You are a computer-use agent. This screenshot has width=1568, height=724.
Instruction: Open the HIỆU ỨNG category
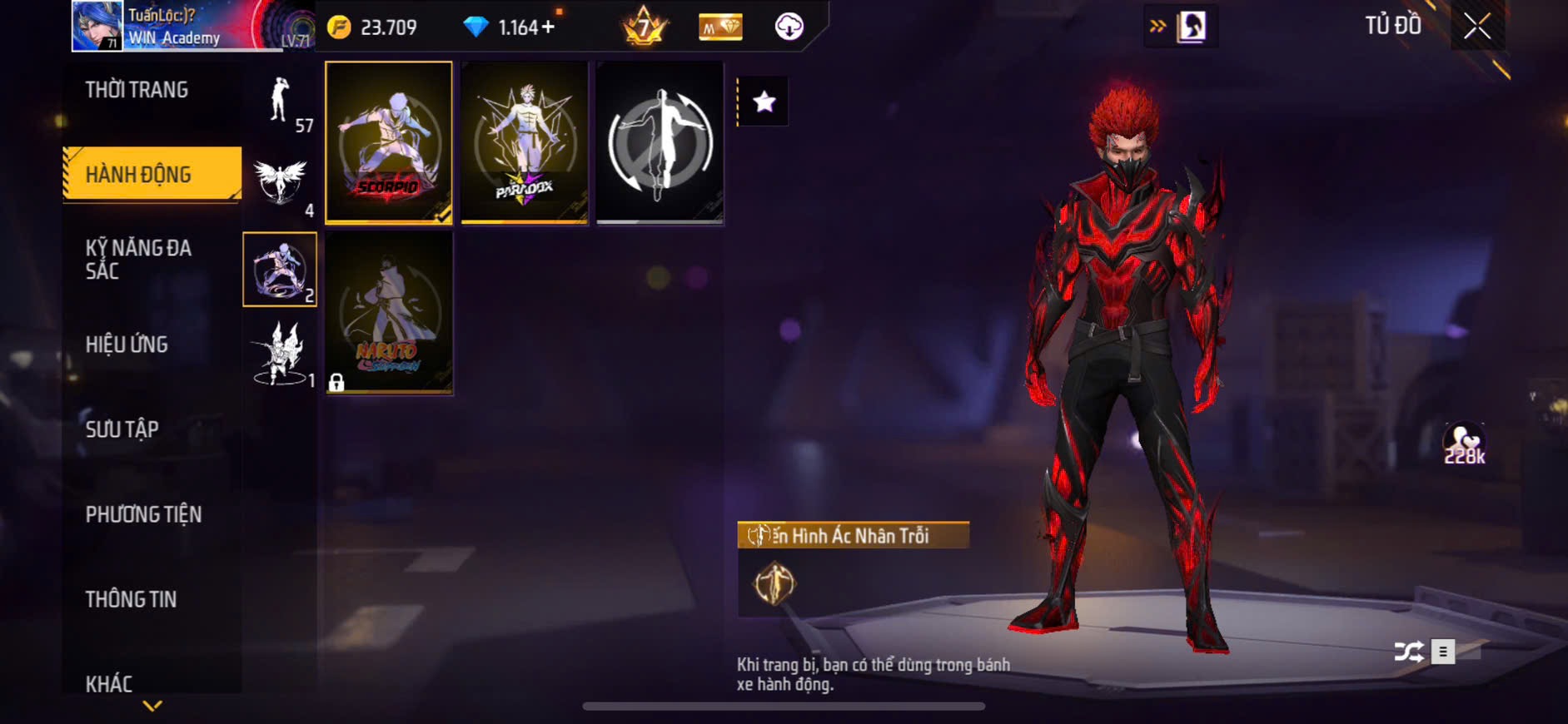(x=127, y=345)
